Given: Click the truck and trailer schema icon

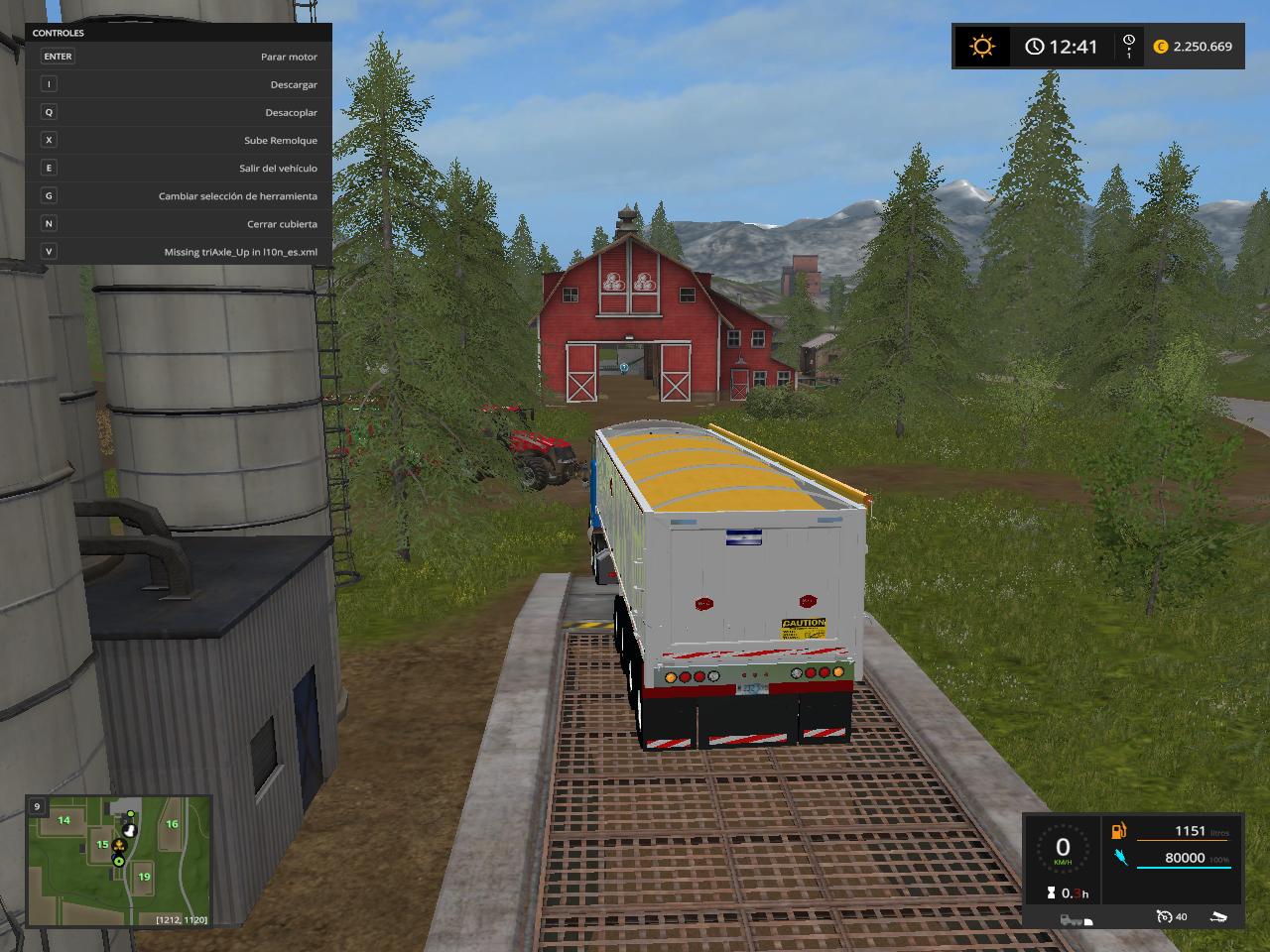Looking at the screenshot, I should pos(1076,919).
